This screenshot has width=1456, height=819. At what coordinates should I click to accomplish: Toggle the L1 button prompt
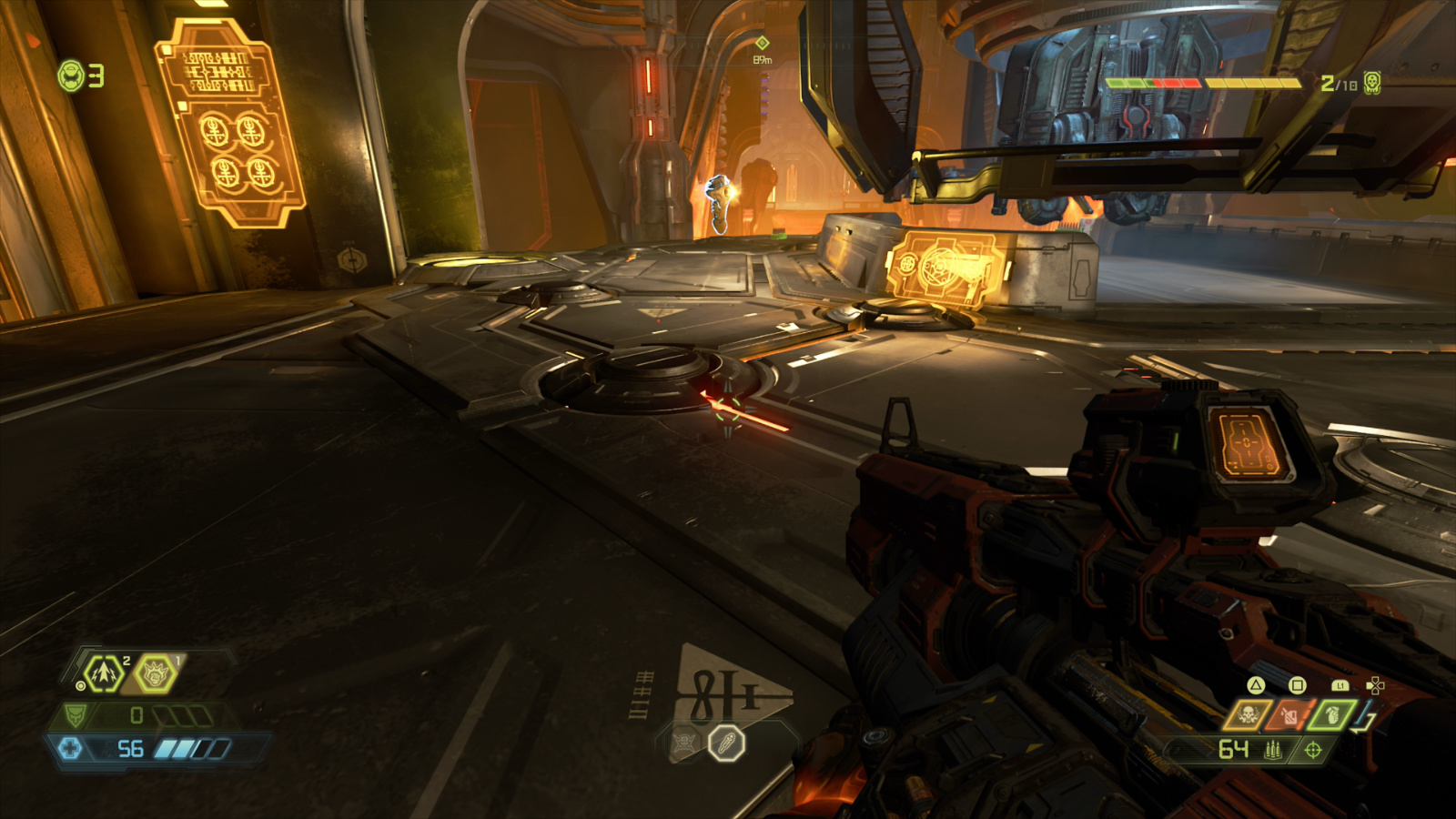tap(1340, 685)
